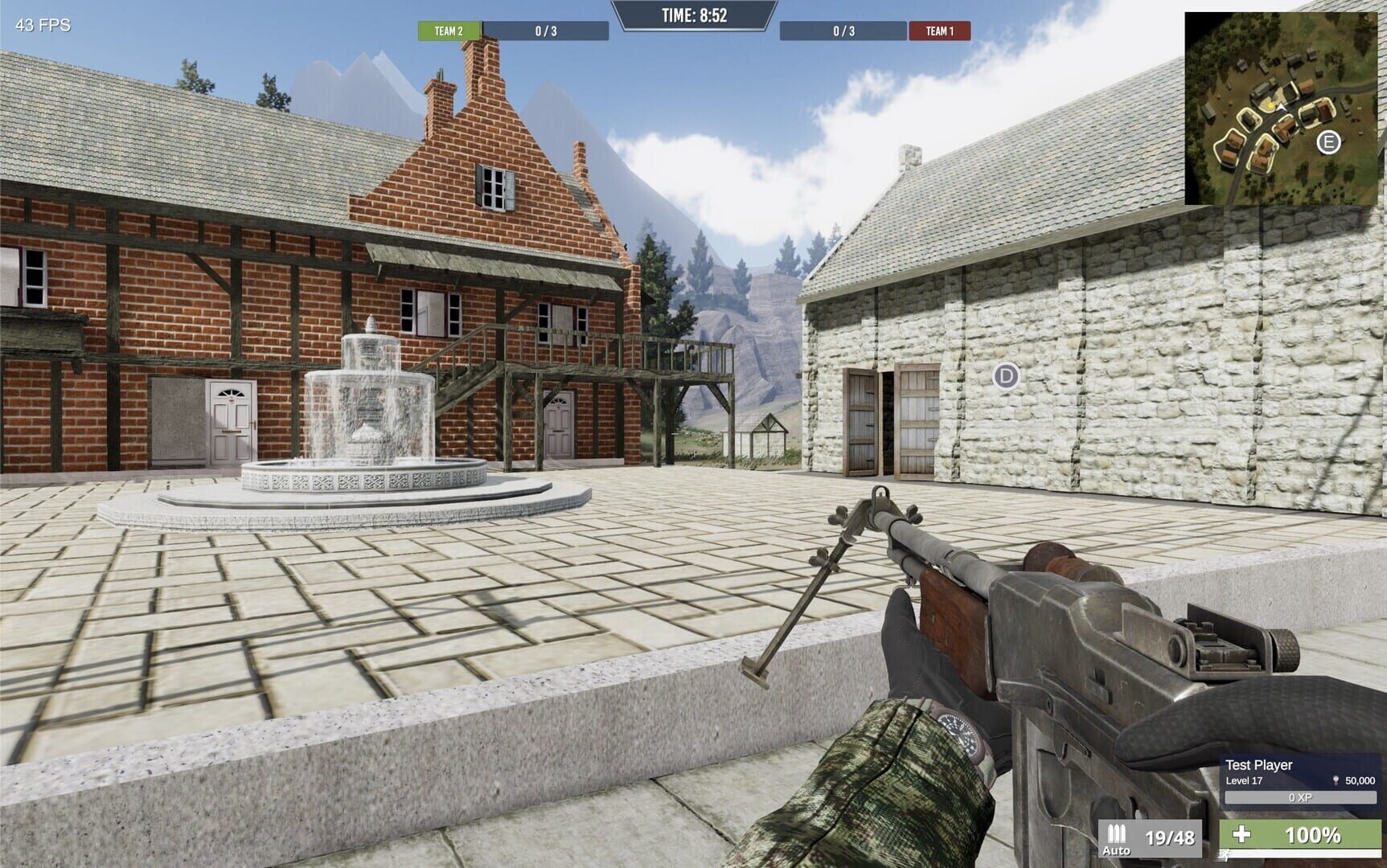Click the 19/48 ammo counter
The height and width of the screenshot is (868, 1387).
coord(1170,836)
